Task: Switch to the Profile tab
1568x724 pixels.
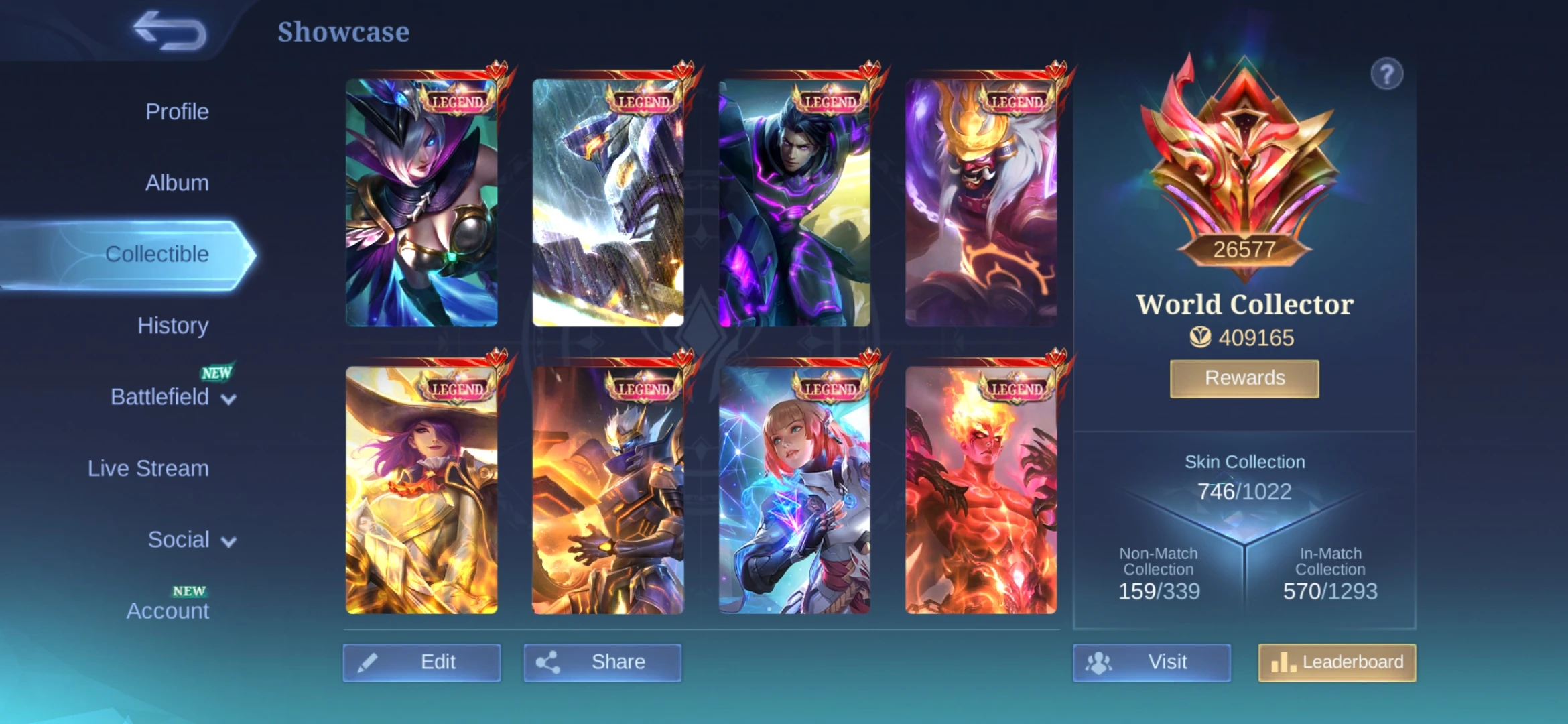Action: (176, 111)
